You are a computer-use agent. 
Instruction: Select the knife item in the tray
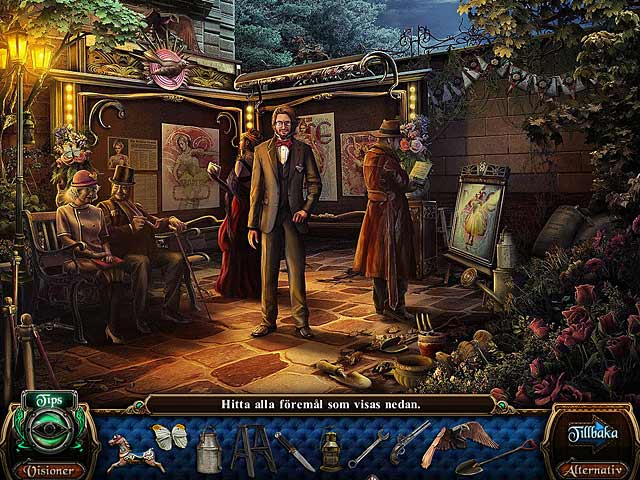[294, 450]
